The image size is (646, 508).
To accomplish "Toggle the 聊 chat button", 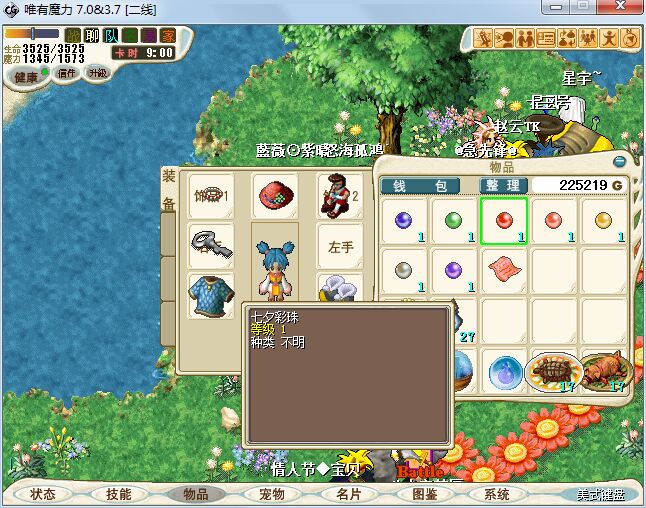I will 92,36.
